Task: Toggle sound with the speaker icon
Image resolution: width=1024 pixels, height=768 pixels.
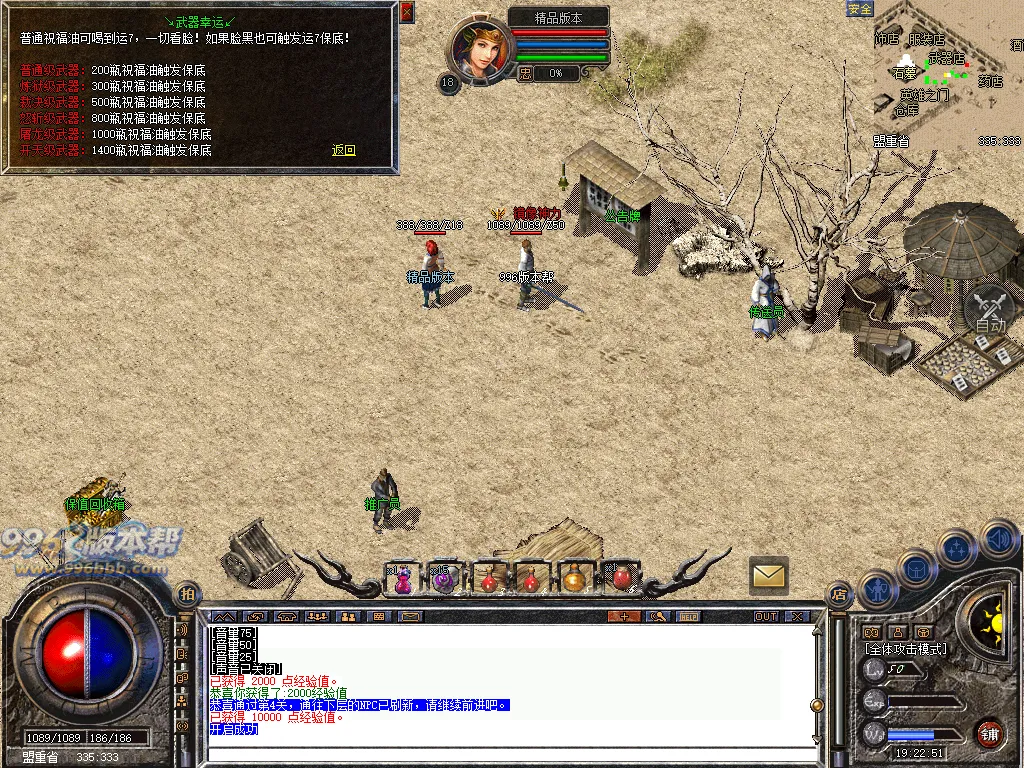Action: [x=998, y=538]
